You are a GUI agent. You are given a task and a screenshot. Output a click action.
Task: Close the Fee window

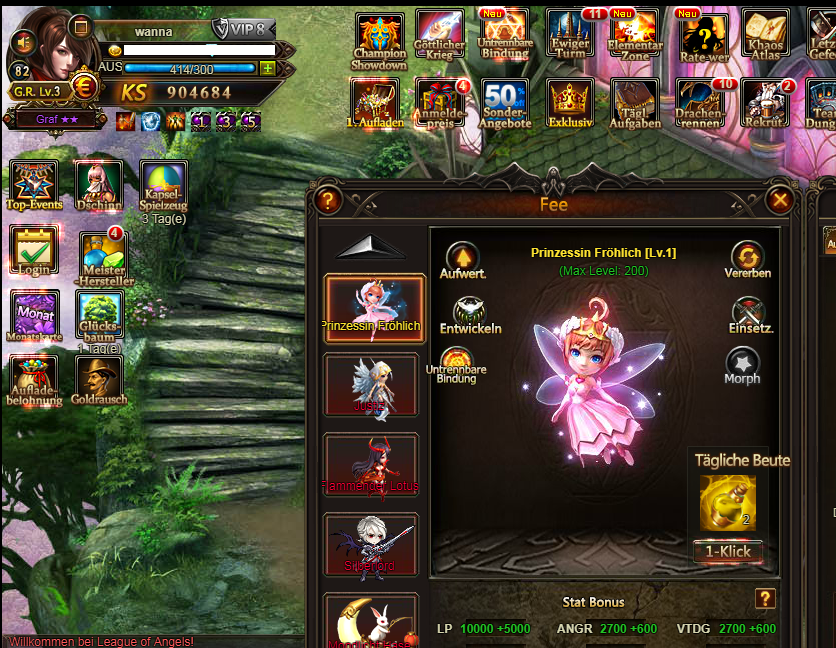(780, 201)
